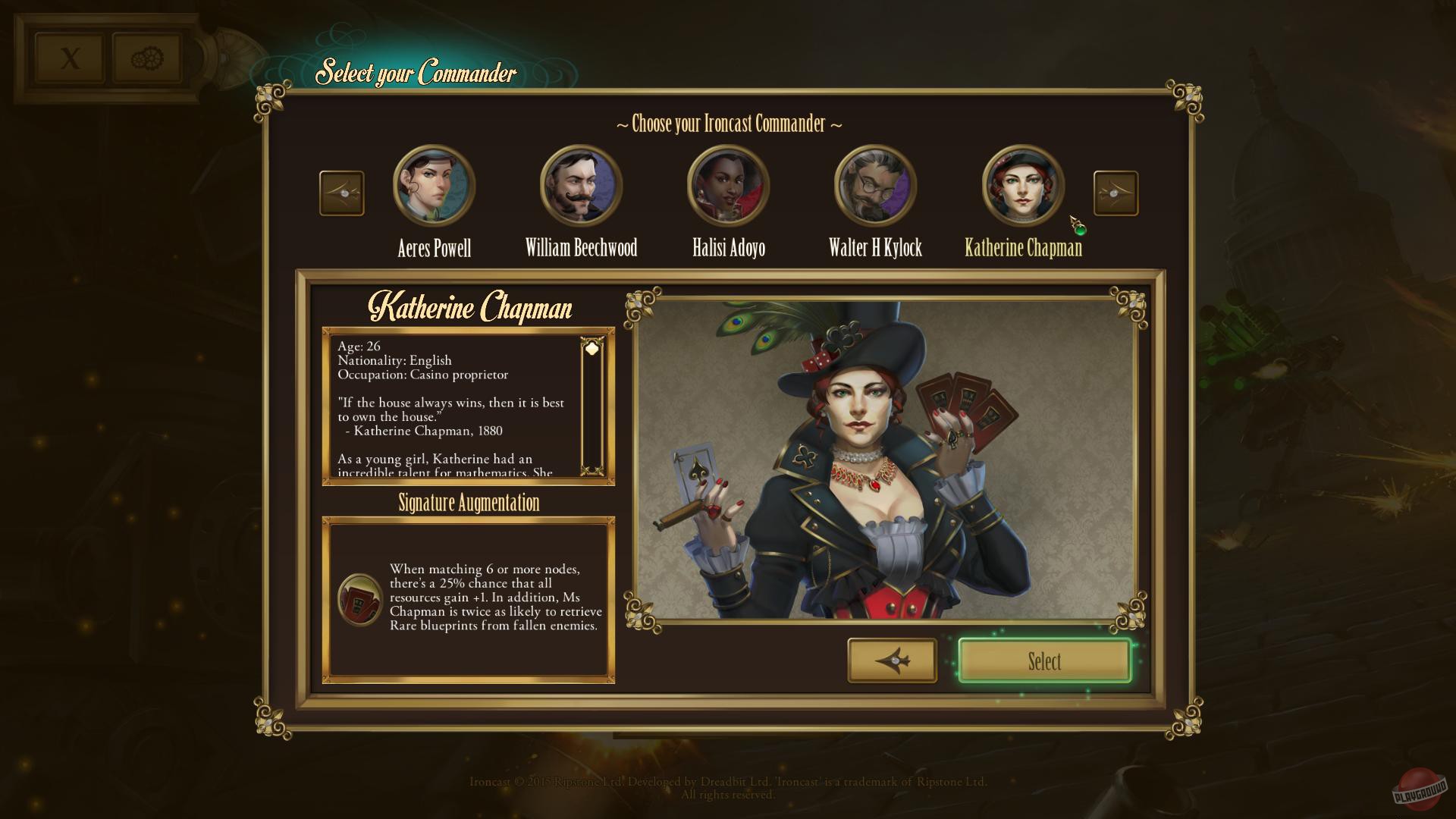Screen dimensions: 1456x819
Task: Click the Walter H Kylock name label
Action: 874,248
